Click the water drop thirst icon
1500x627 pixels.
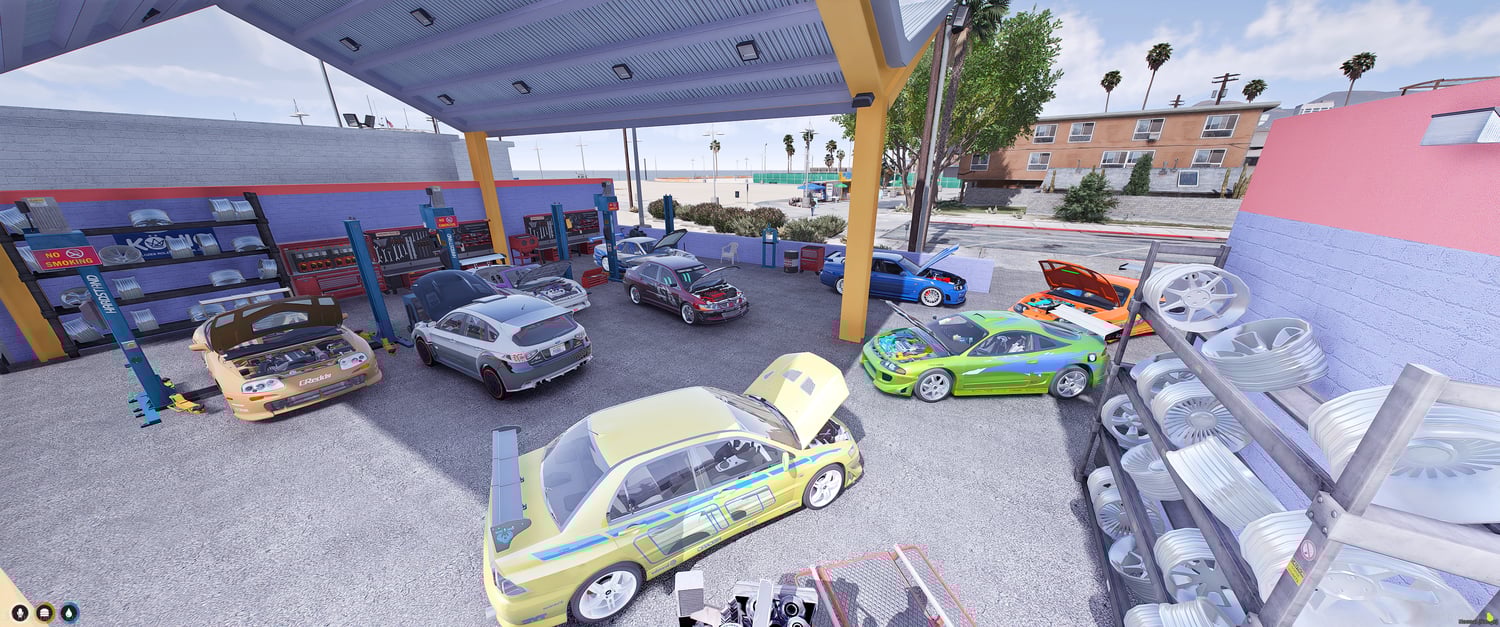click(x=69, y=612)
